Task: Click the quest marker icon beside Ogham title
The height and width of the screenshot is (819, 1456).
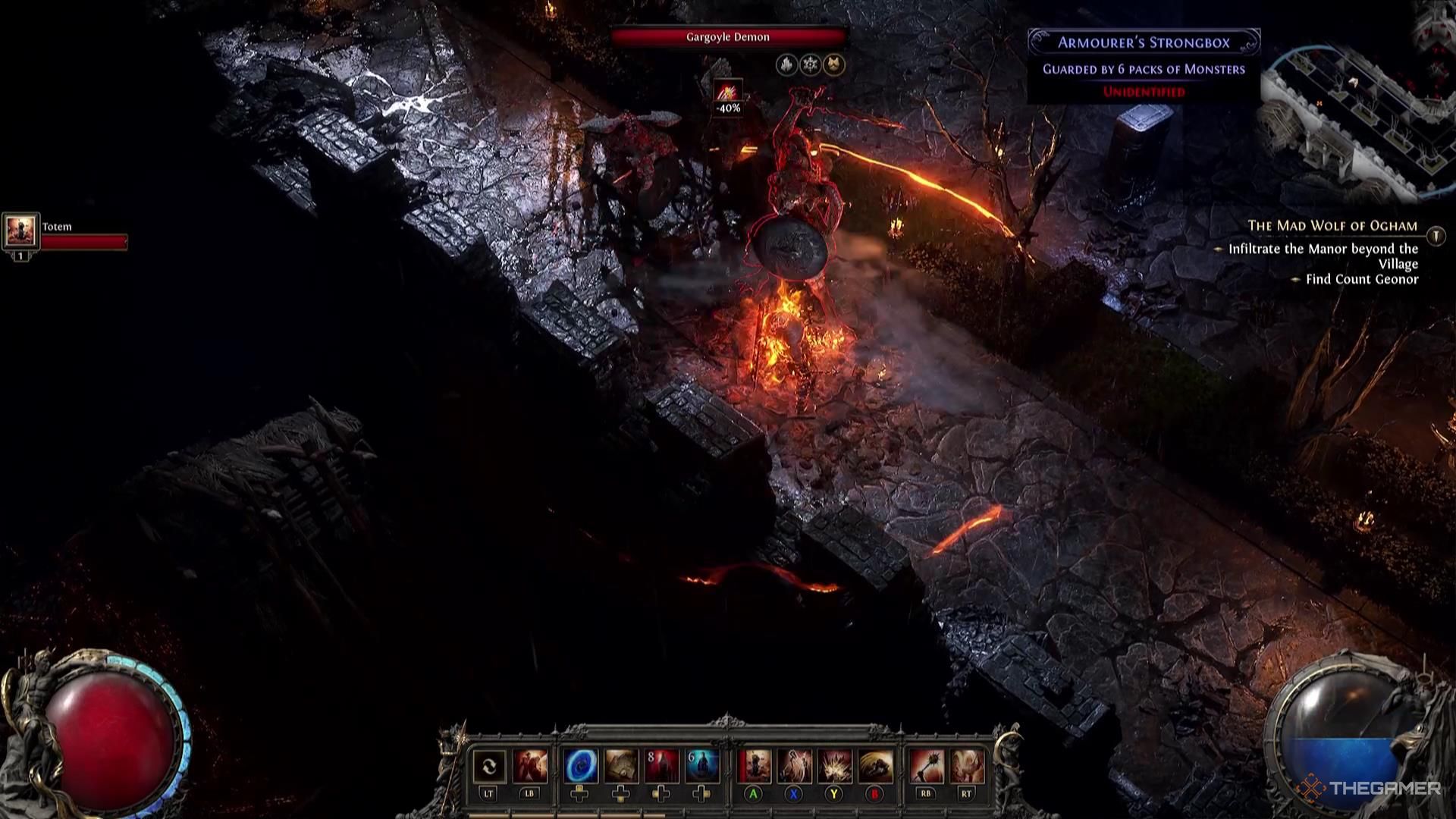Action: pyautogui.click(x=1436, y=236)
